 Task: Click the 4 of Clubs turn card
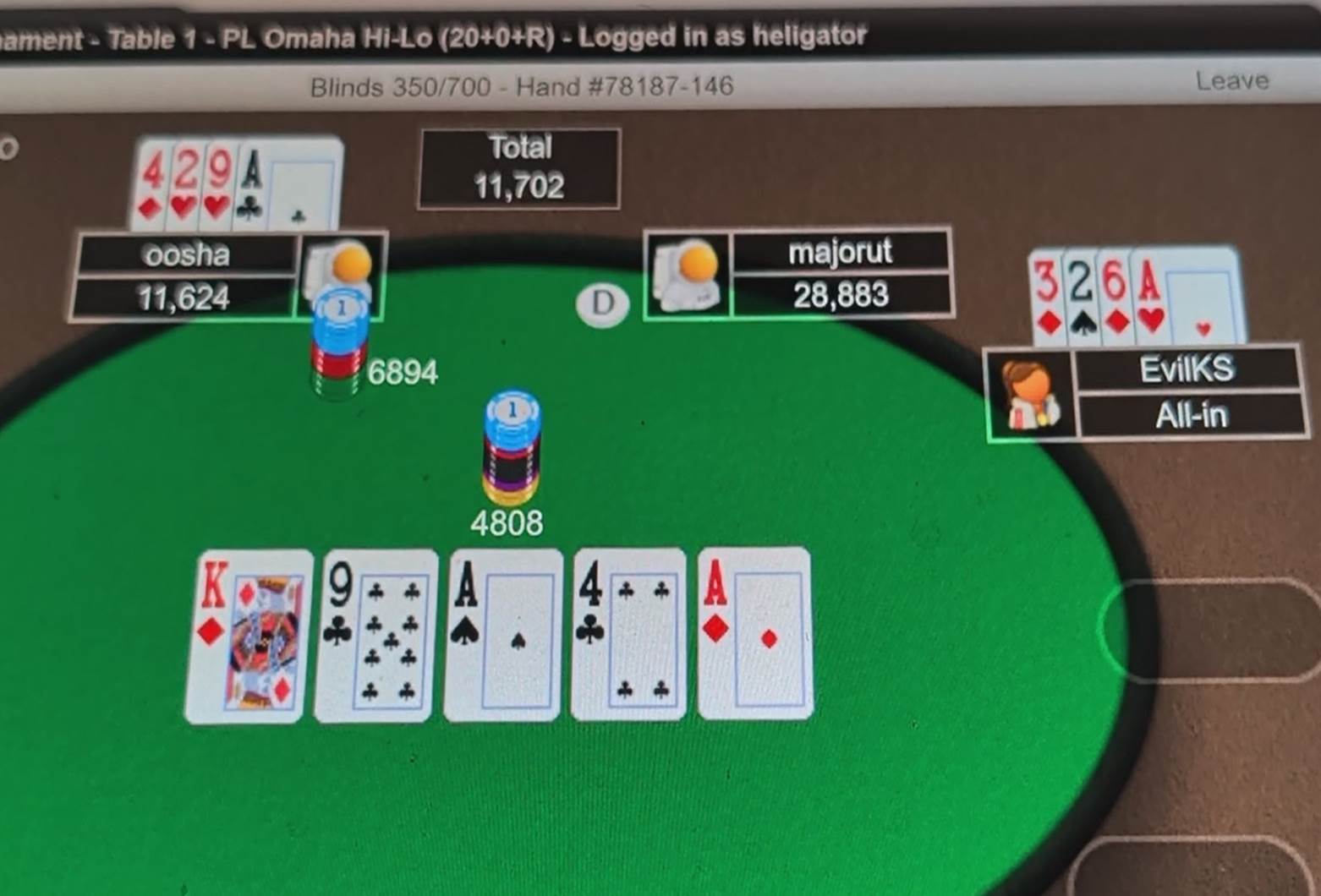point(628,634)
